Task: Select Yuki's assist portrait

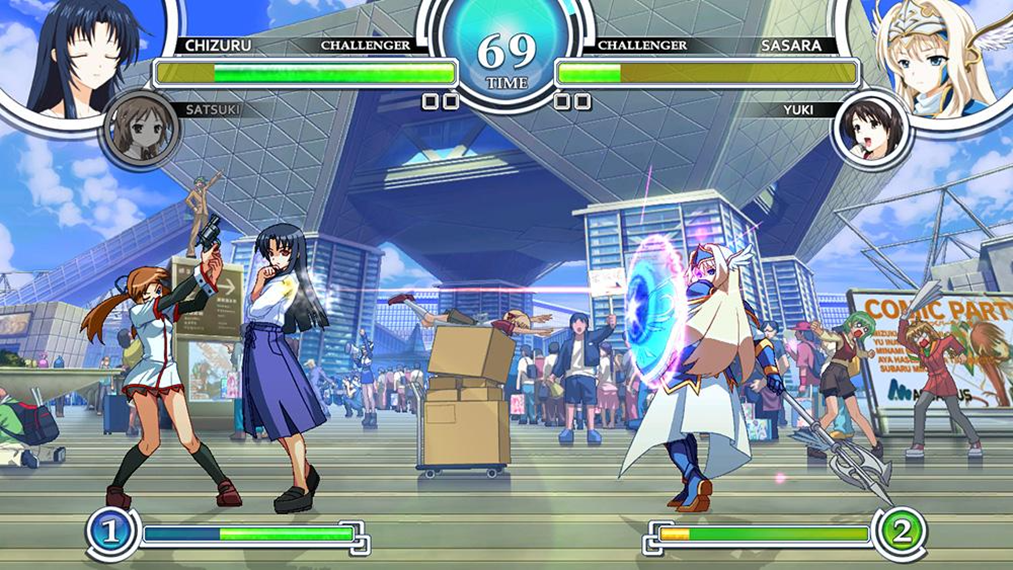Action: tap(870, 131)
